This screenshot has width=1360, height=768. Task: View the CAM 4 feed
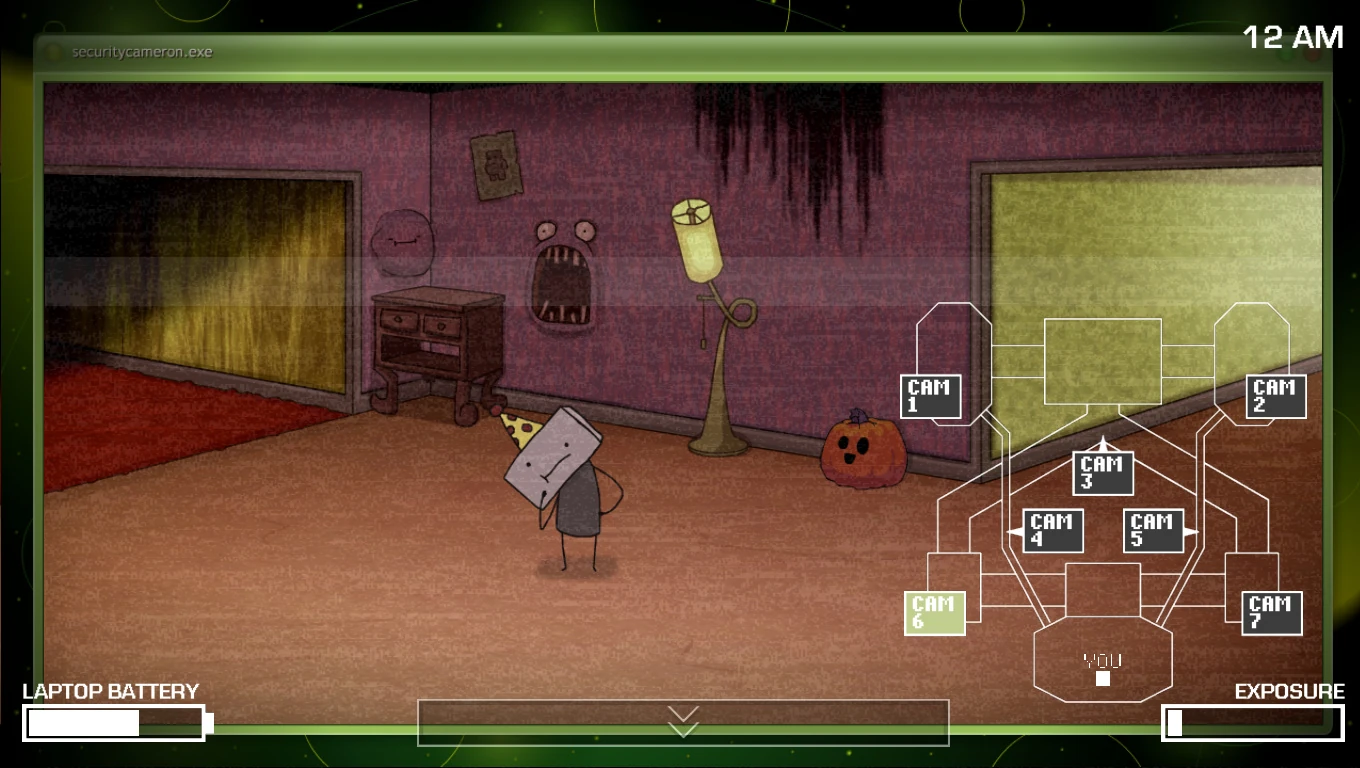[1053, 531]
